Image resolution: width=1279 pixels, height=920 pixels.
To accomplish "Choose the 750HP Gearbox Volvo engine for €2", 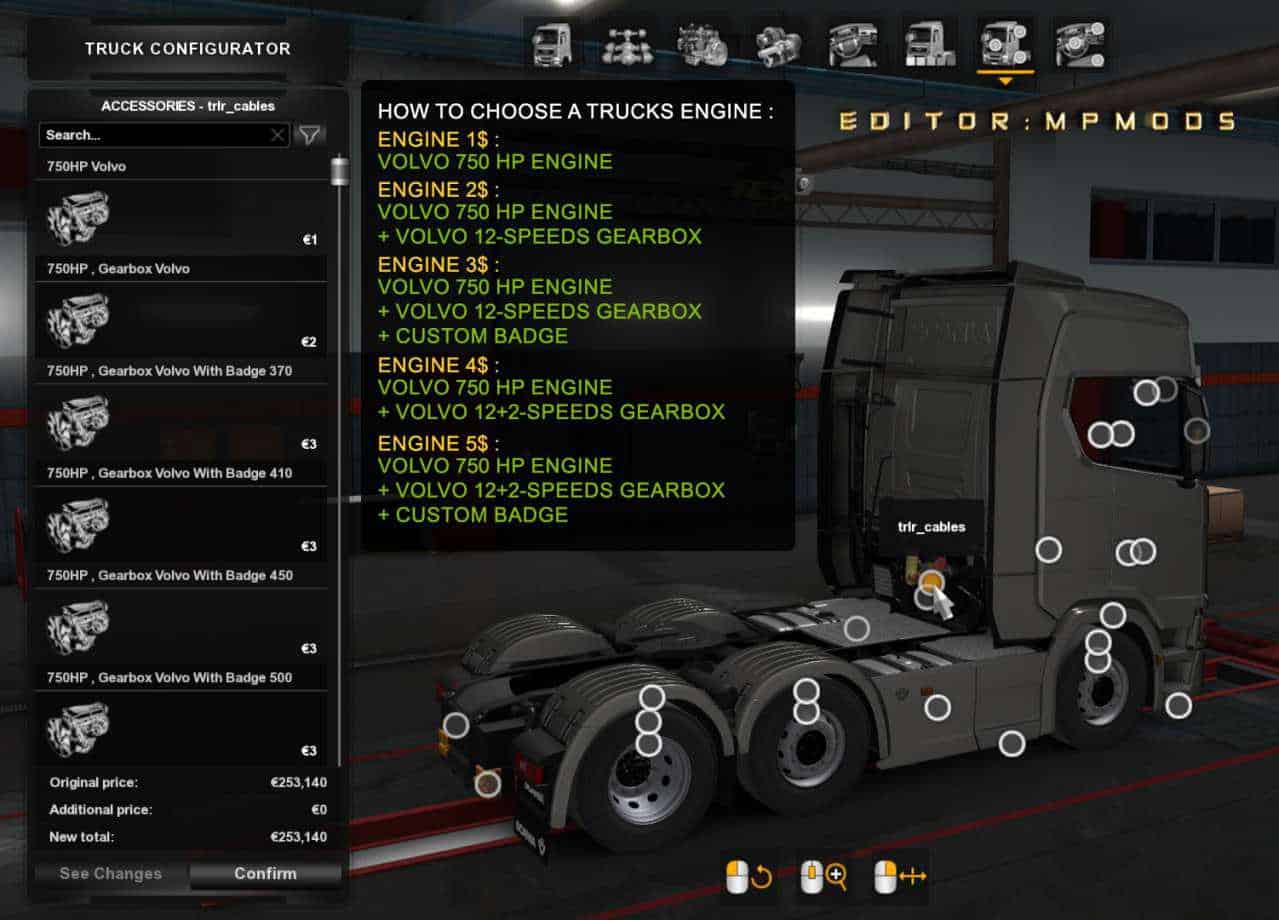I will (180, 321).
